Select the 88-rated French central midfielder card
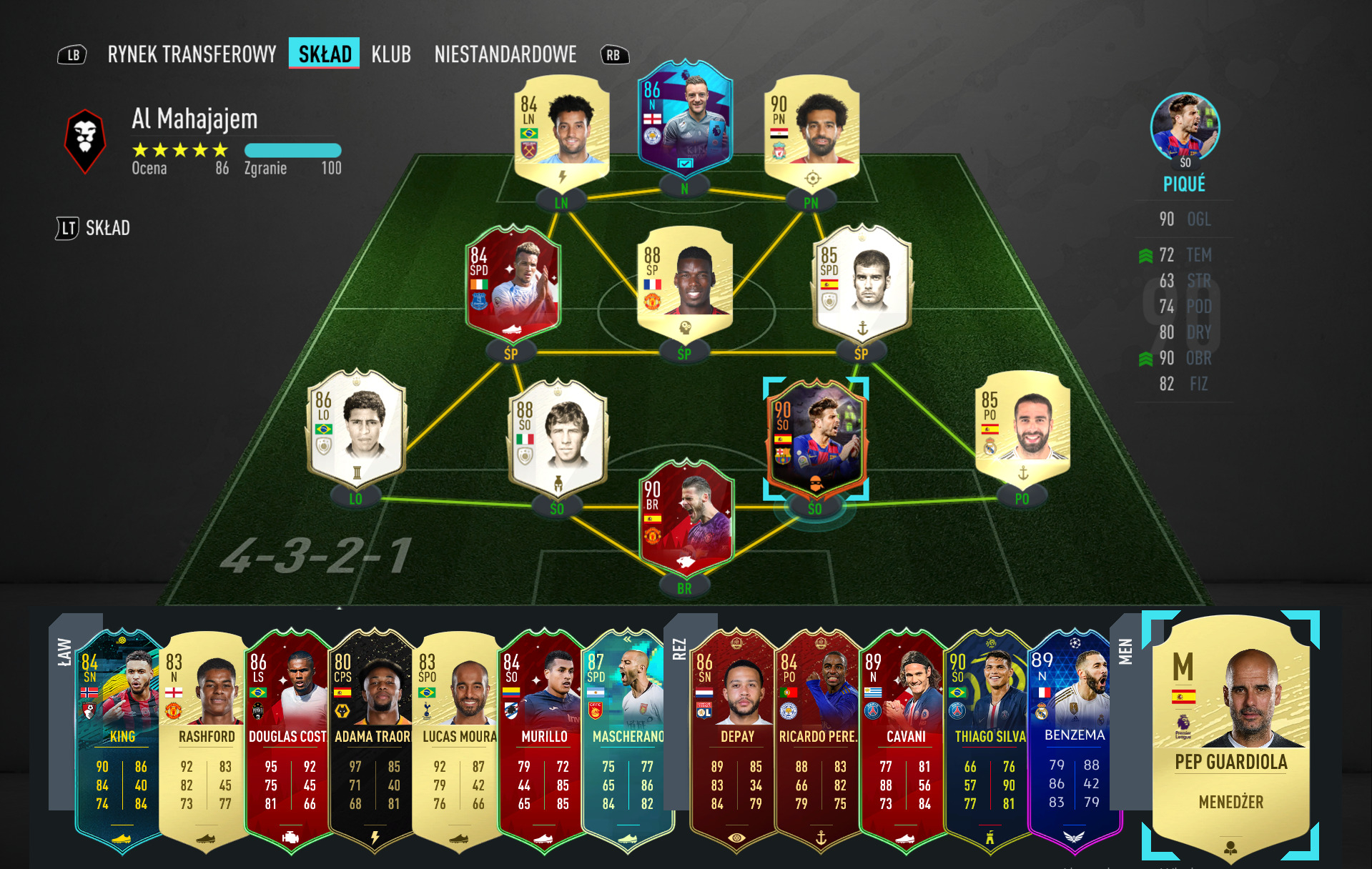Image resolution: width=1372 pixels, height=869 pixels. 684,282
